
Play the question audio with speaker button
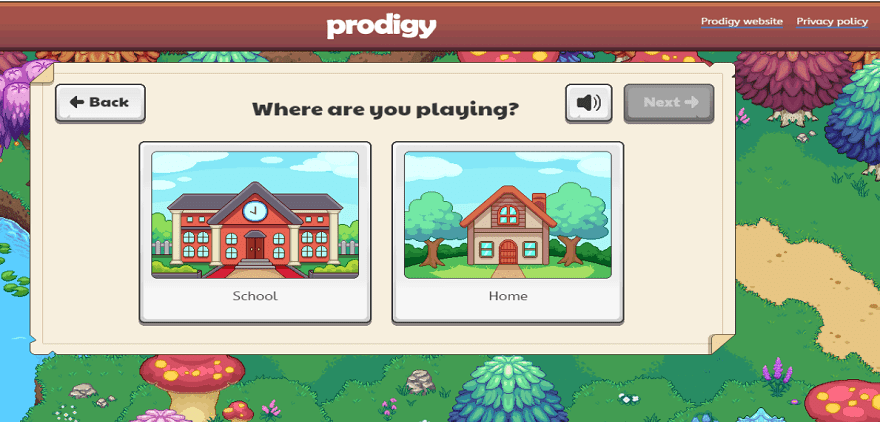(589, 102)
